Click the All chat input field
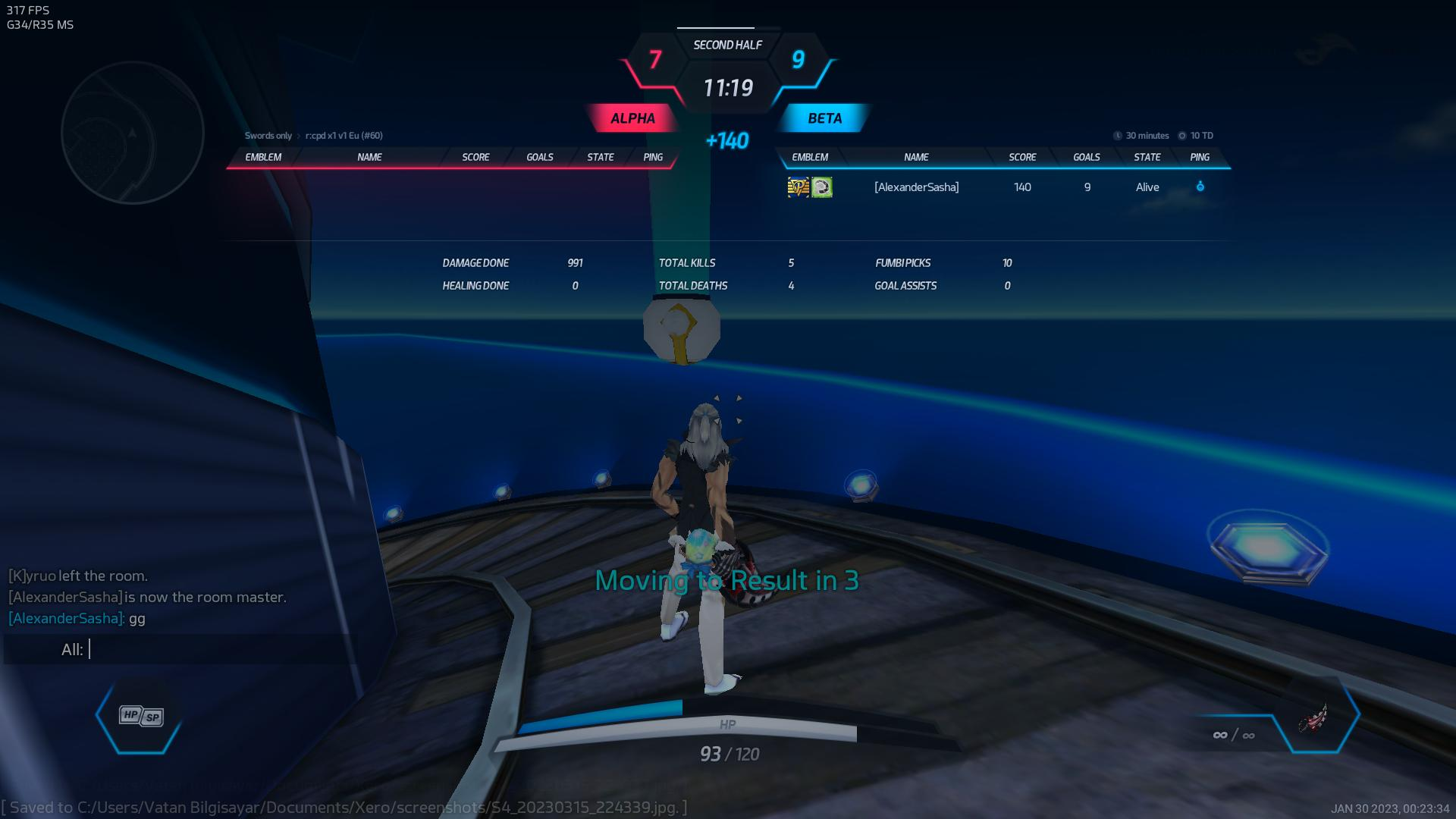Image resolution: width=1456 pixels, height=819 pixels. tap(212, 650)
